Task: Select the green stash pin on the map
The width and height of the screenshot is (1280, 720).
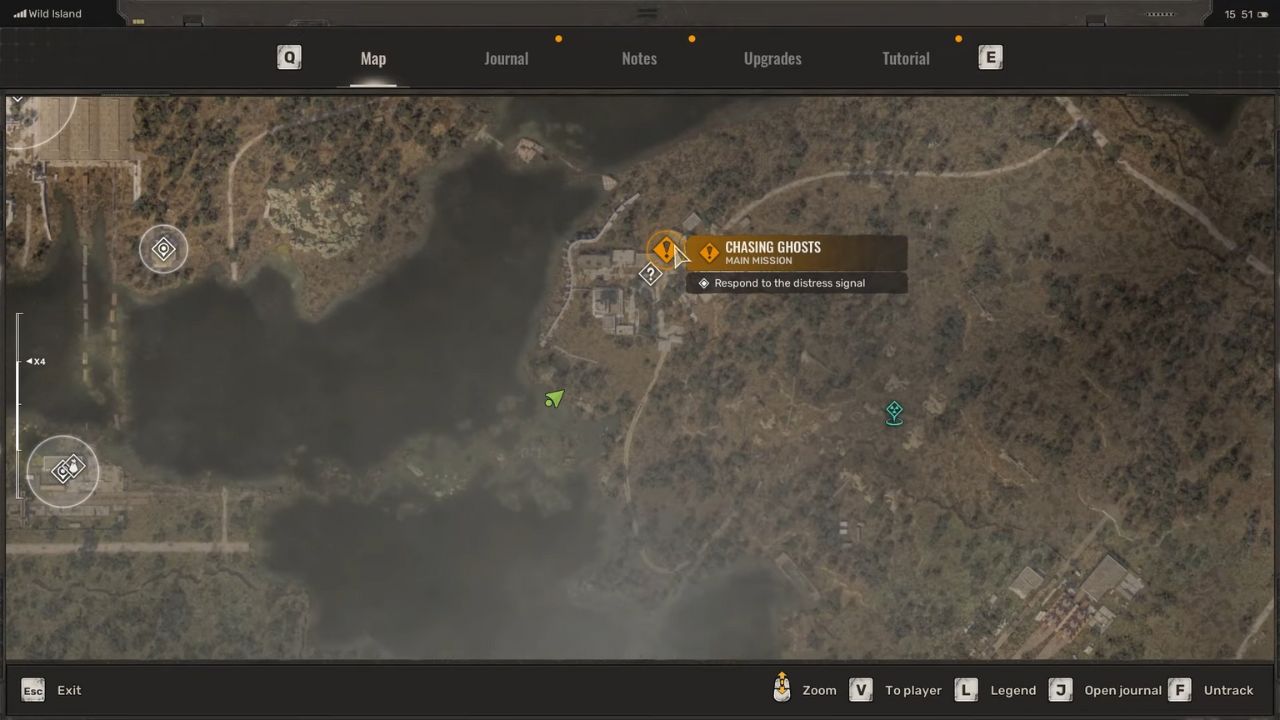Action: (x=554, y=399)
